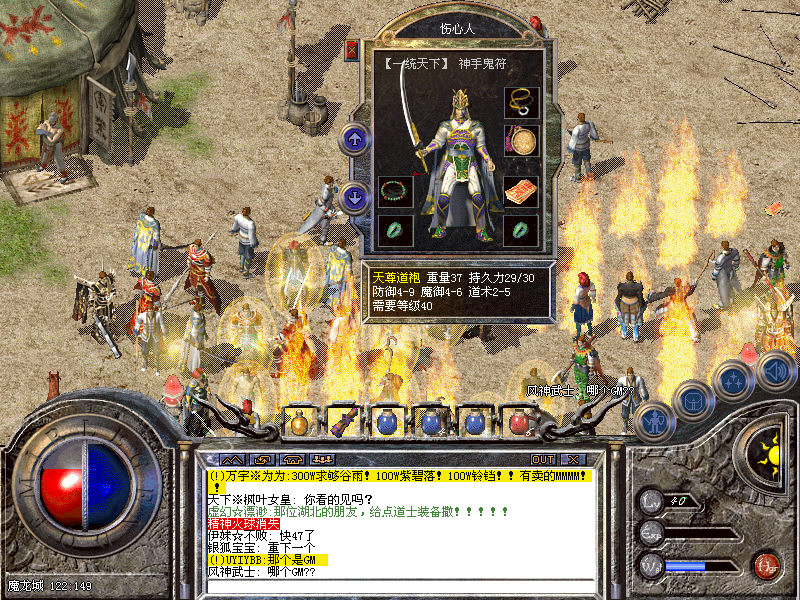Use the purple scroll in the belt
This screenshot has height=600, width=800.
[342, 422]
